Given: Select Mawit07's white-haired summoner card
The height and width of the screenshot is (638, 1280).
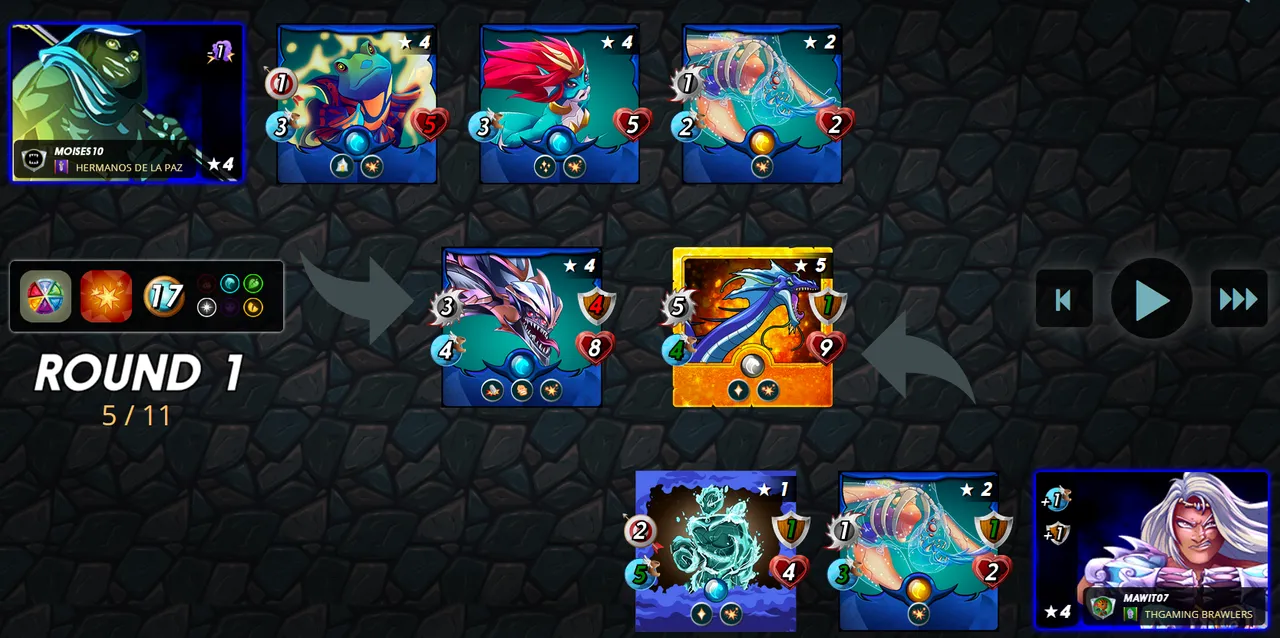Looking at the screenshot, I should [1151, 549].
